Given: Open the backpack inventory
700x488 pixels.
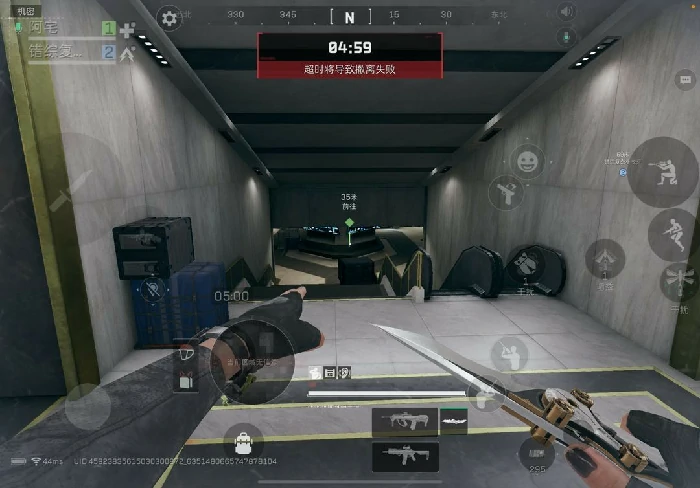Looking at the screenshot, I should tap(243, 438).
